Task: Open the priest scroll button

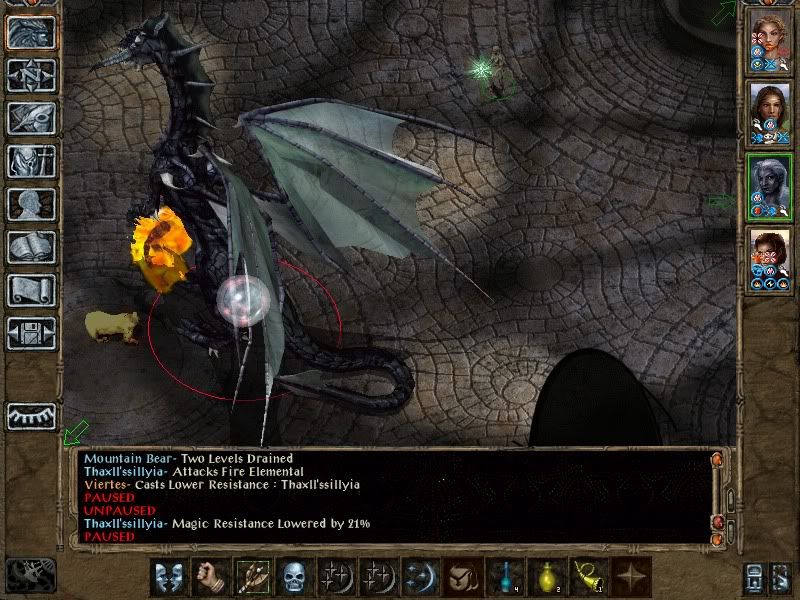Action: pos(31,290)
